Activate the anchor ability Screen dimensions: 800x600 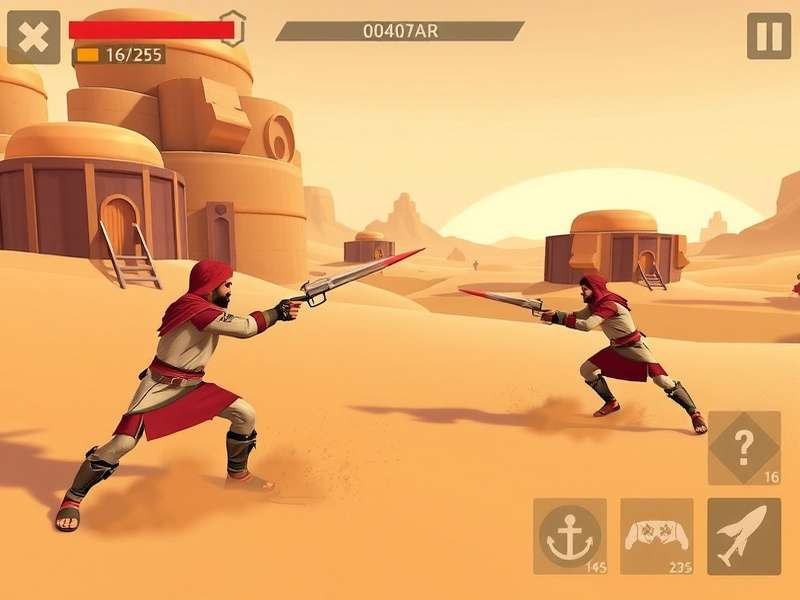pos(570,536)
